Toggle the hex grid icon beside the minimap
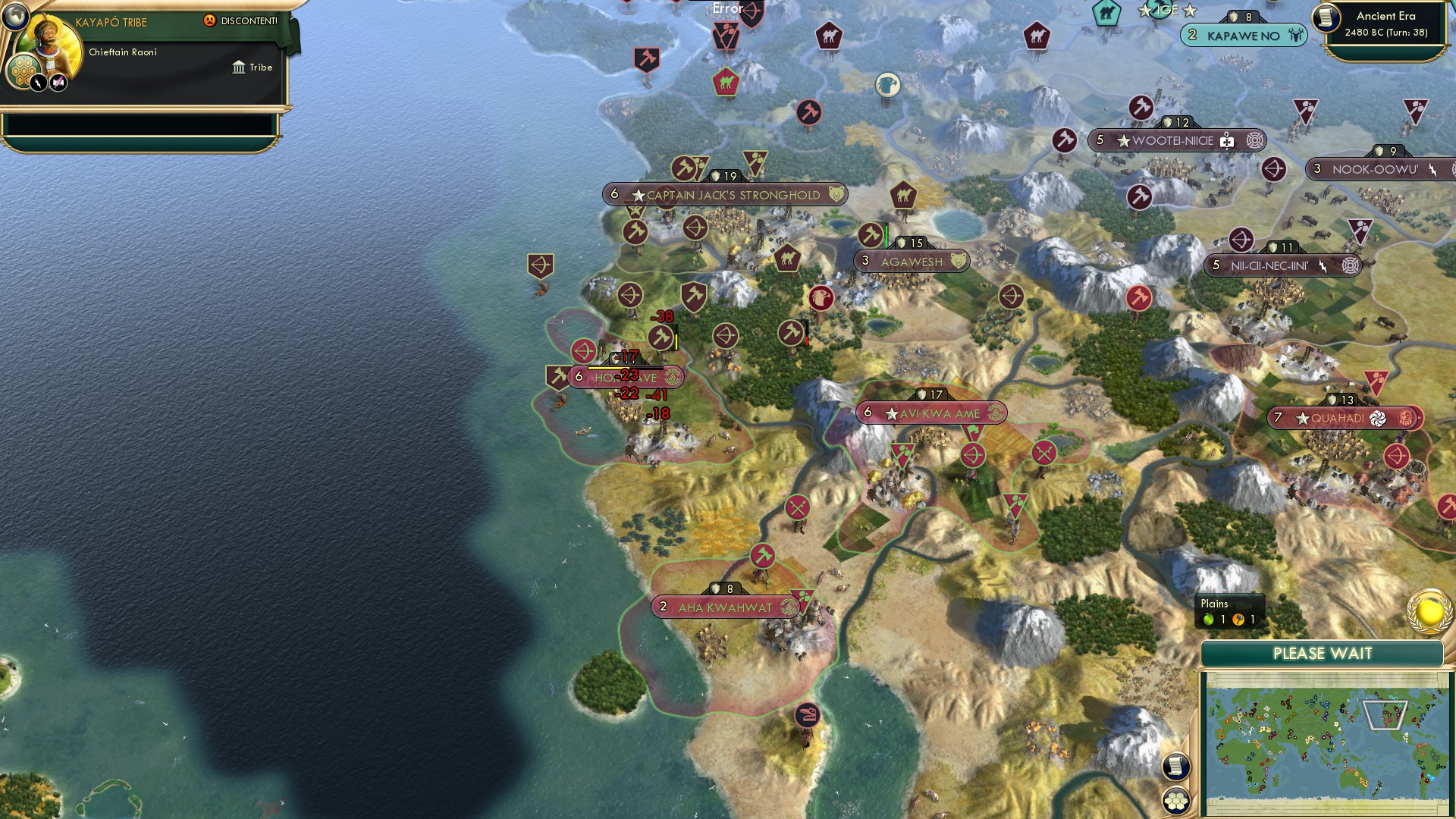Screen dimensions: 1456x819 tap(1178, 802)
